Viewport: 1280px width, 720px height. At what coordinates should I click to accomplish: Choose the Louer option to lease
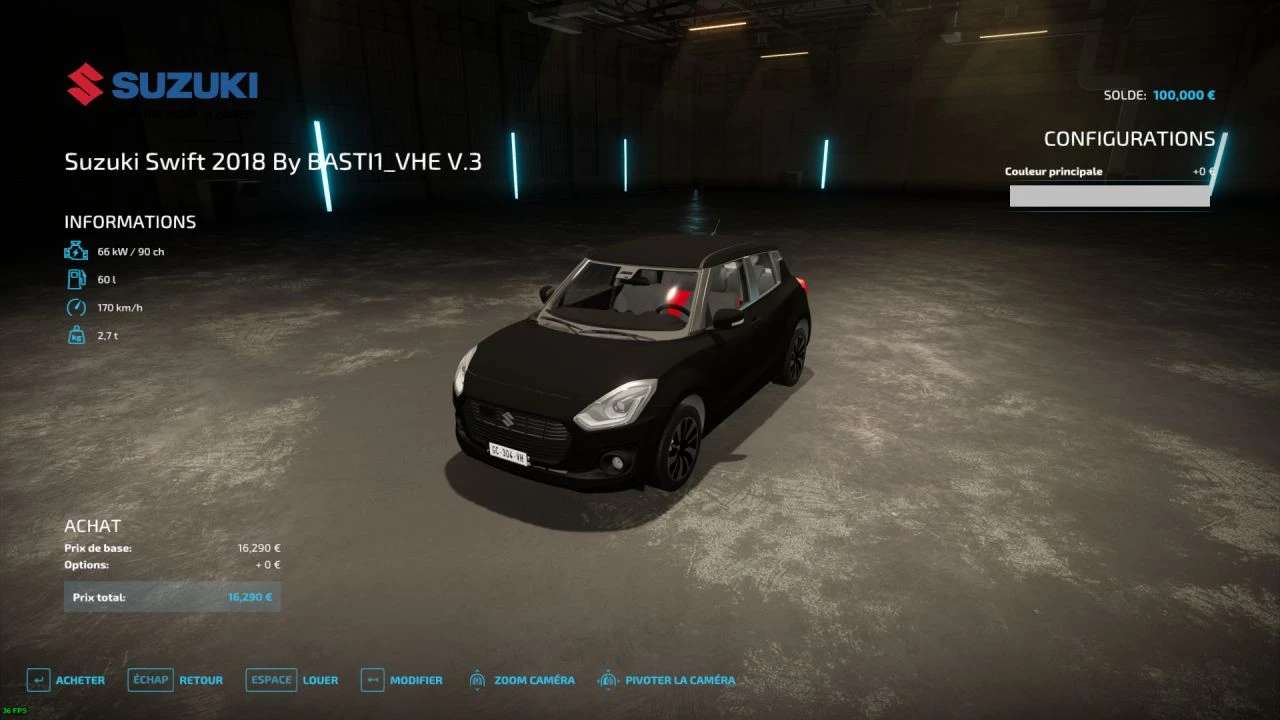point(293,680)
